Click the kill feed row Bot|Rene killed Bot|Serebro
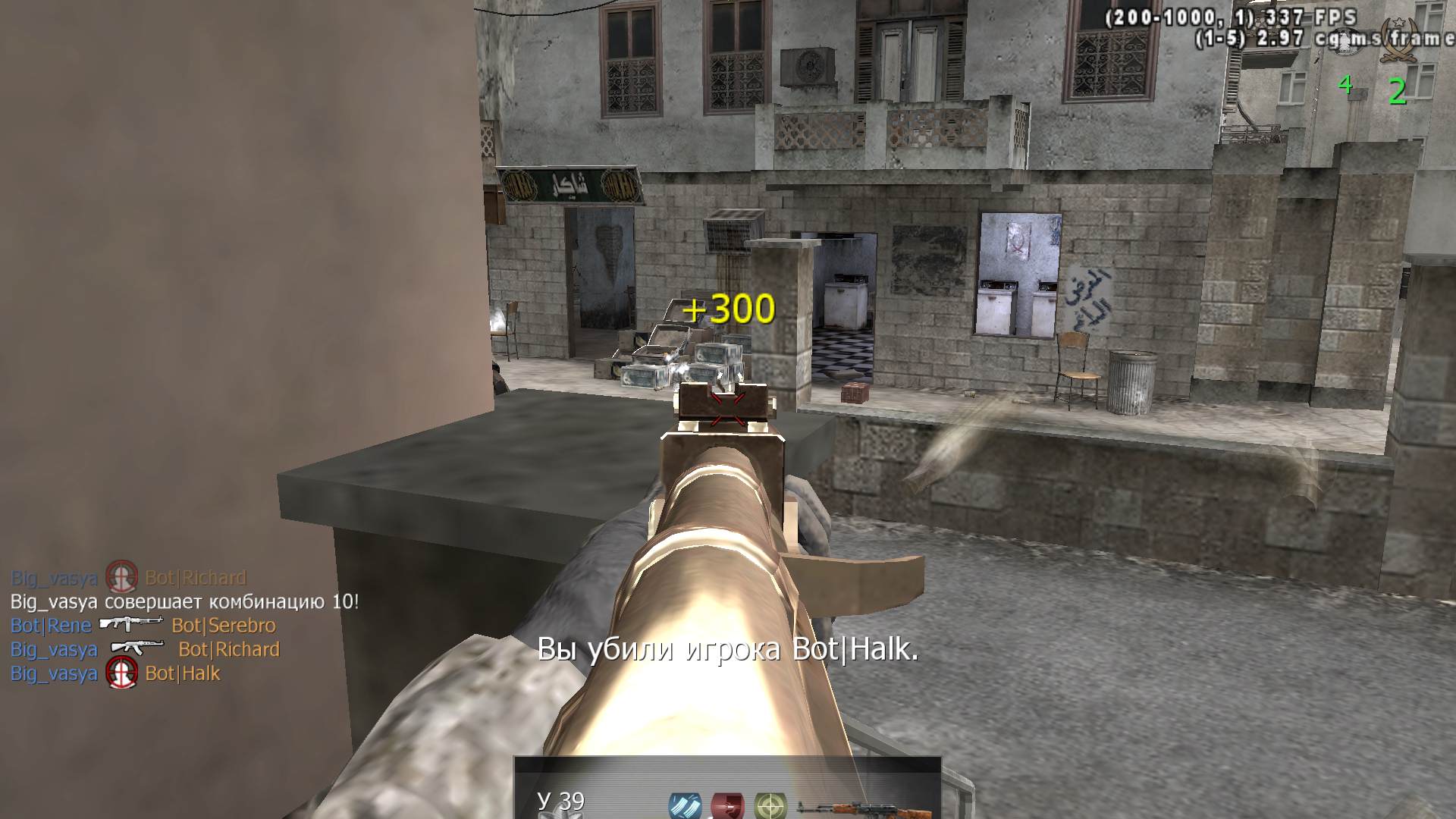This screenshot has height=819, width=1456. [143, 626]
